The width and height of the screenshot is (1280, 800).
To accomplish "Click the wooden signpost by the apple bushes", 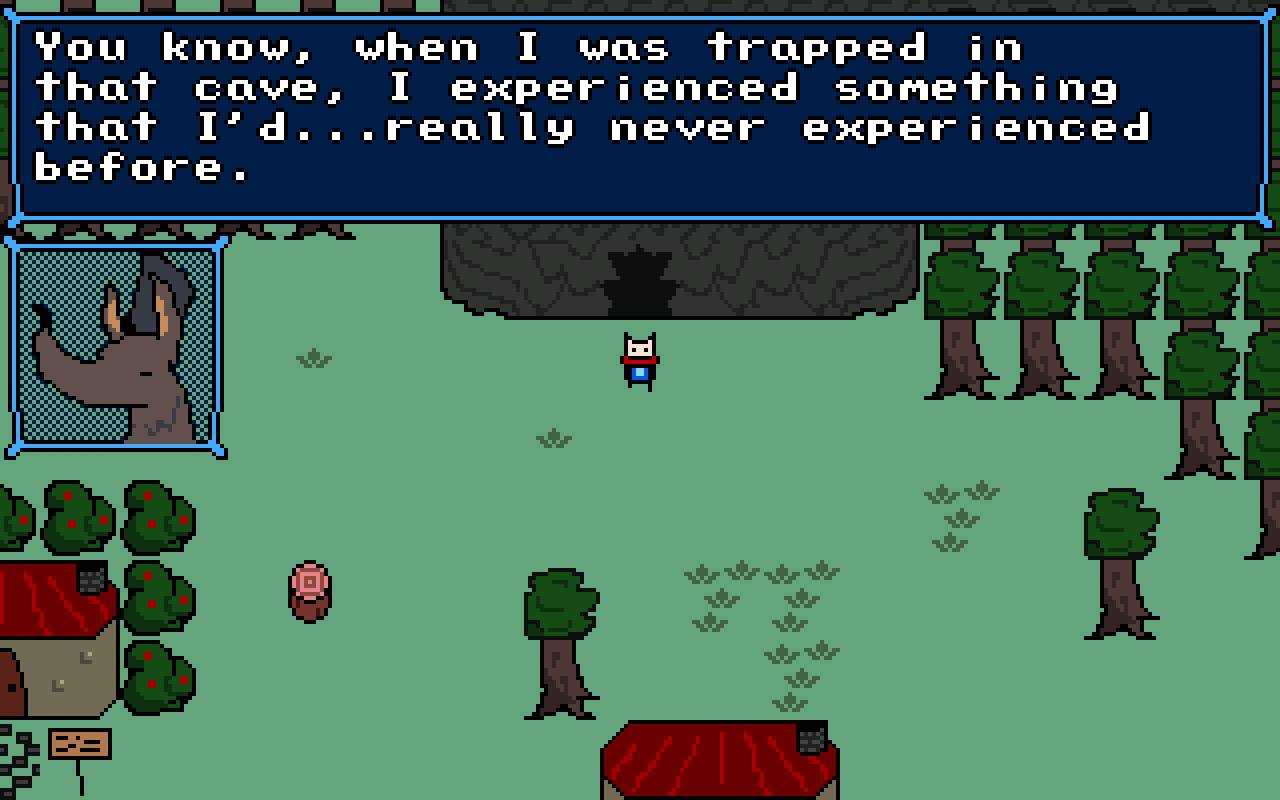I will (x=78, y=744).
